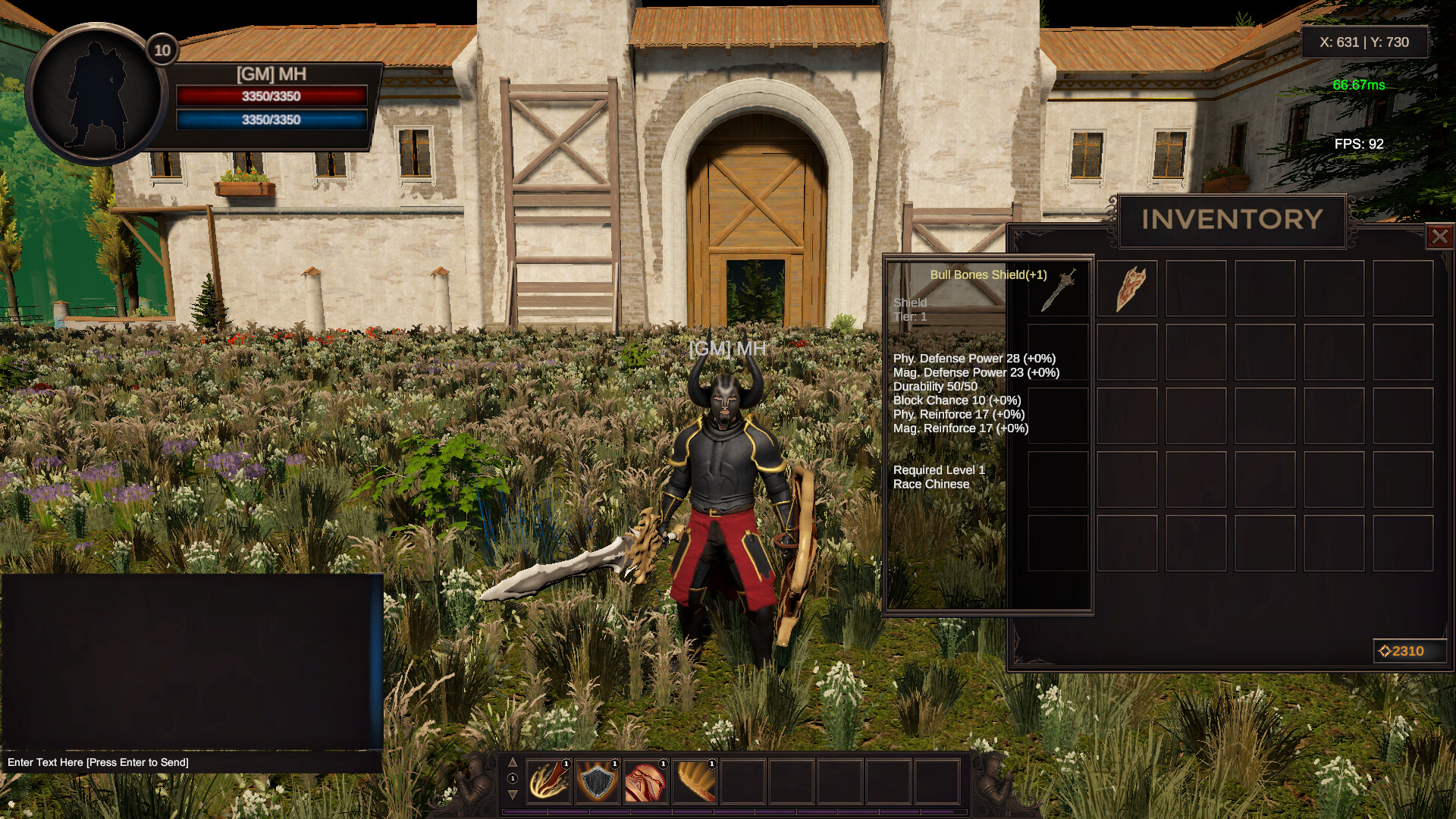Click the INVENTORY panel title bar

pyautogui.click(x=1231, y=220)
